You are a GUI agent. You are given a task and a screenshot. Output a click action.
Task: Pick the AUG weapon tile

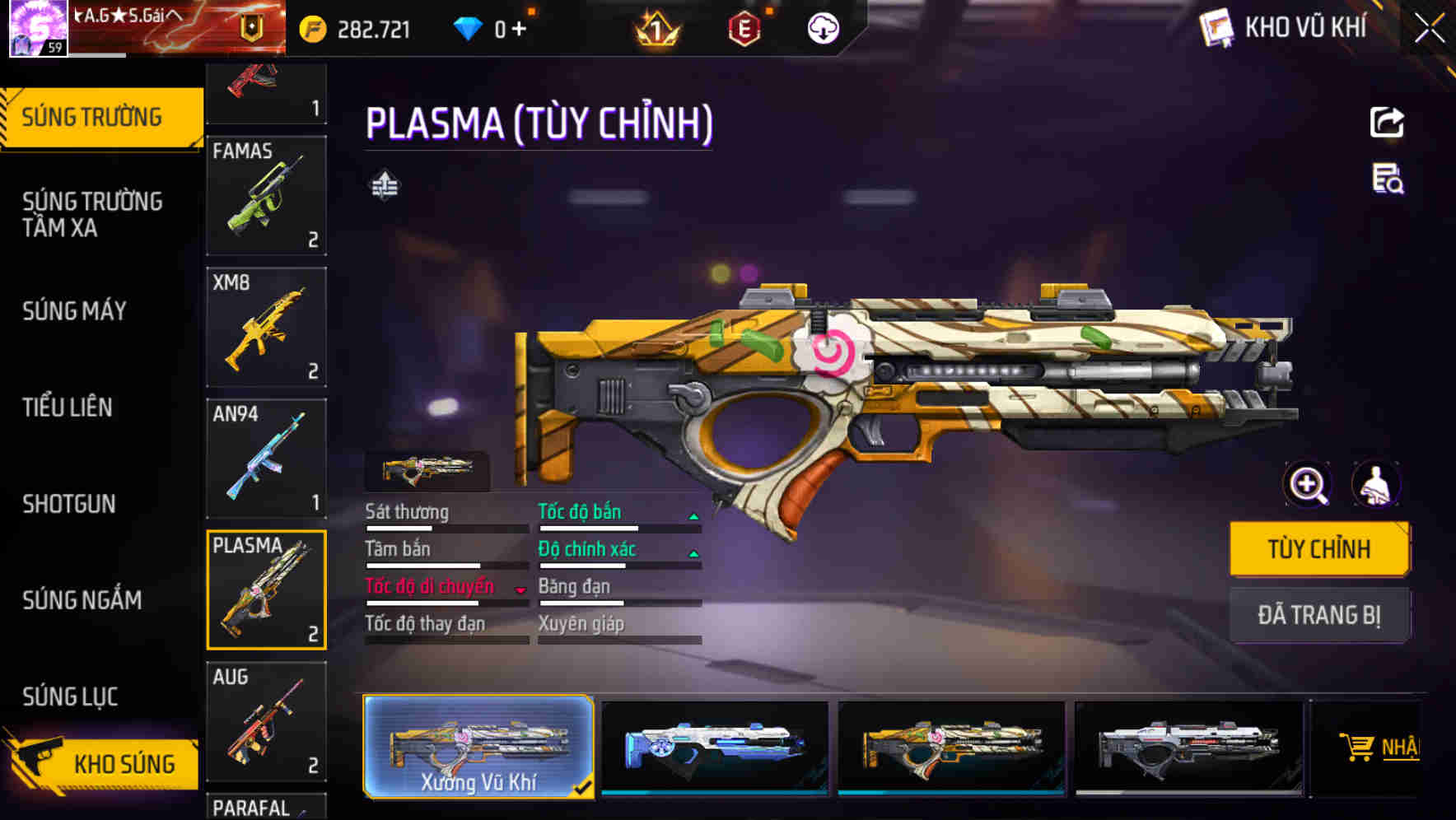point(266,721)
